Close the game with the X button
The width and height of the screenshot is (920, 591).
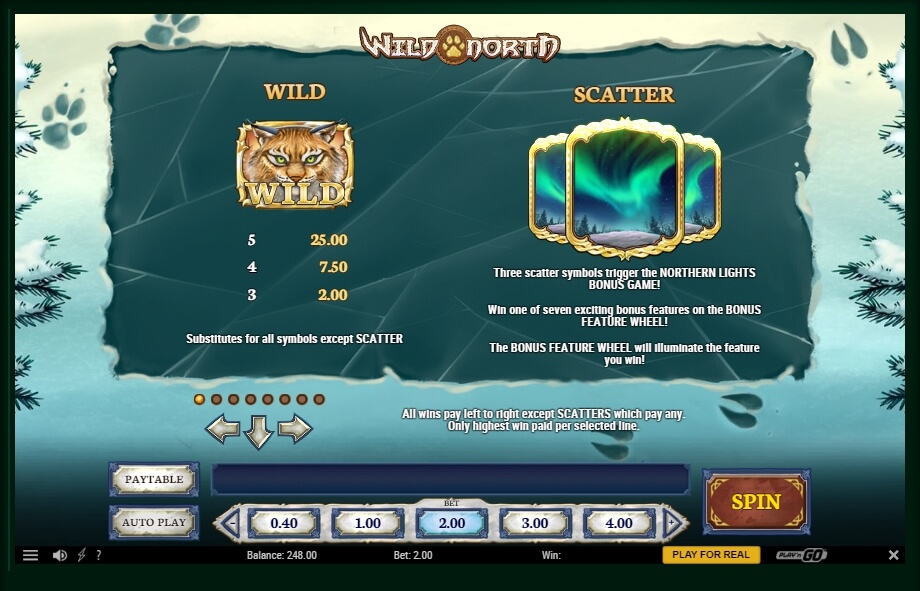(x=893, y=555)
